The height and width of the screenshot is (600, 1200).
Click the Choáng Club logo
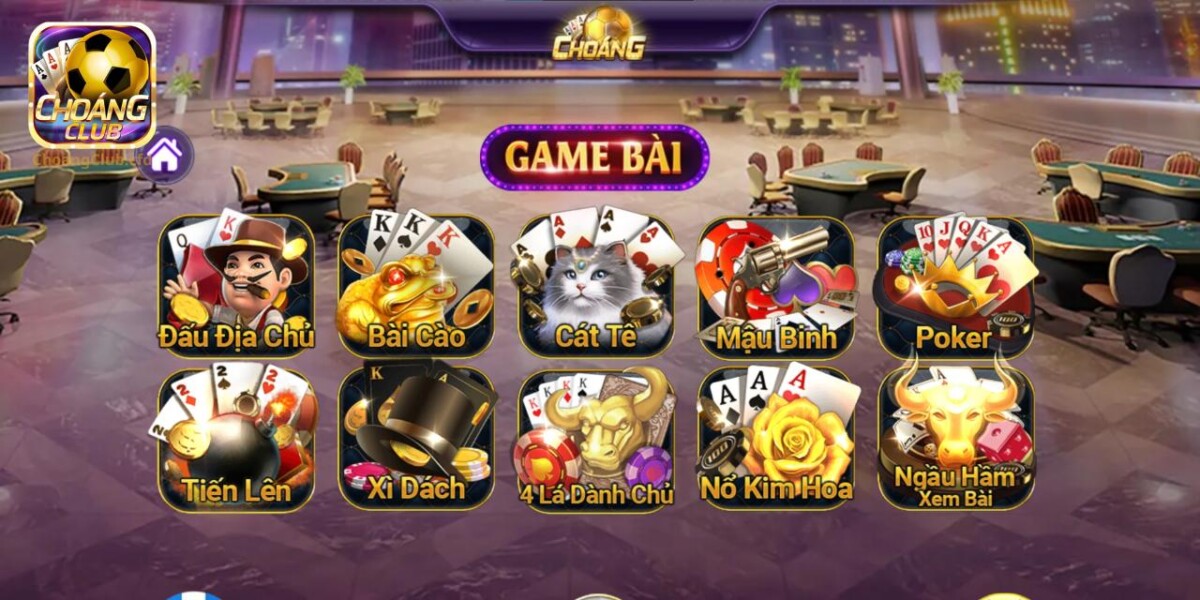coord(92,86)
